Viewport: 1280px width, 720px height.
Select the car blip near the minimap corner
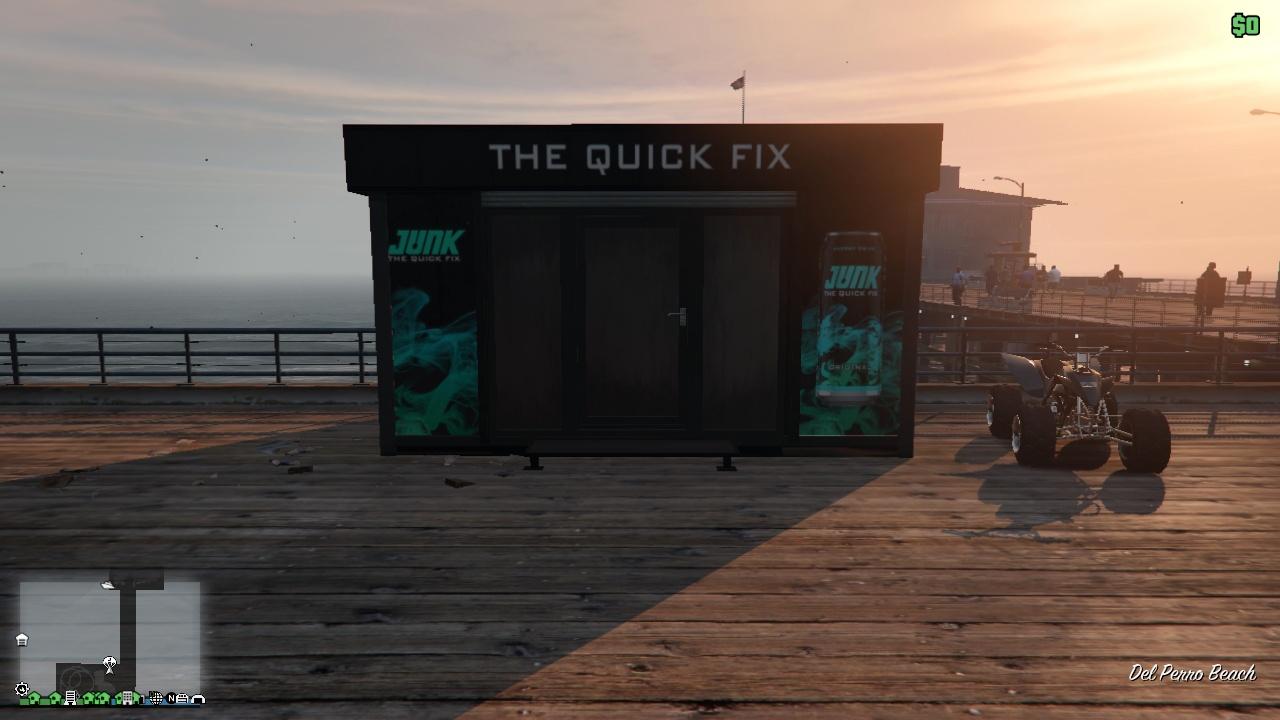182,699
